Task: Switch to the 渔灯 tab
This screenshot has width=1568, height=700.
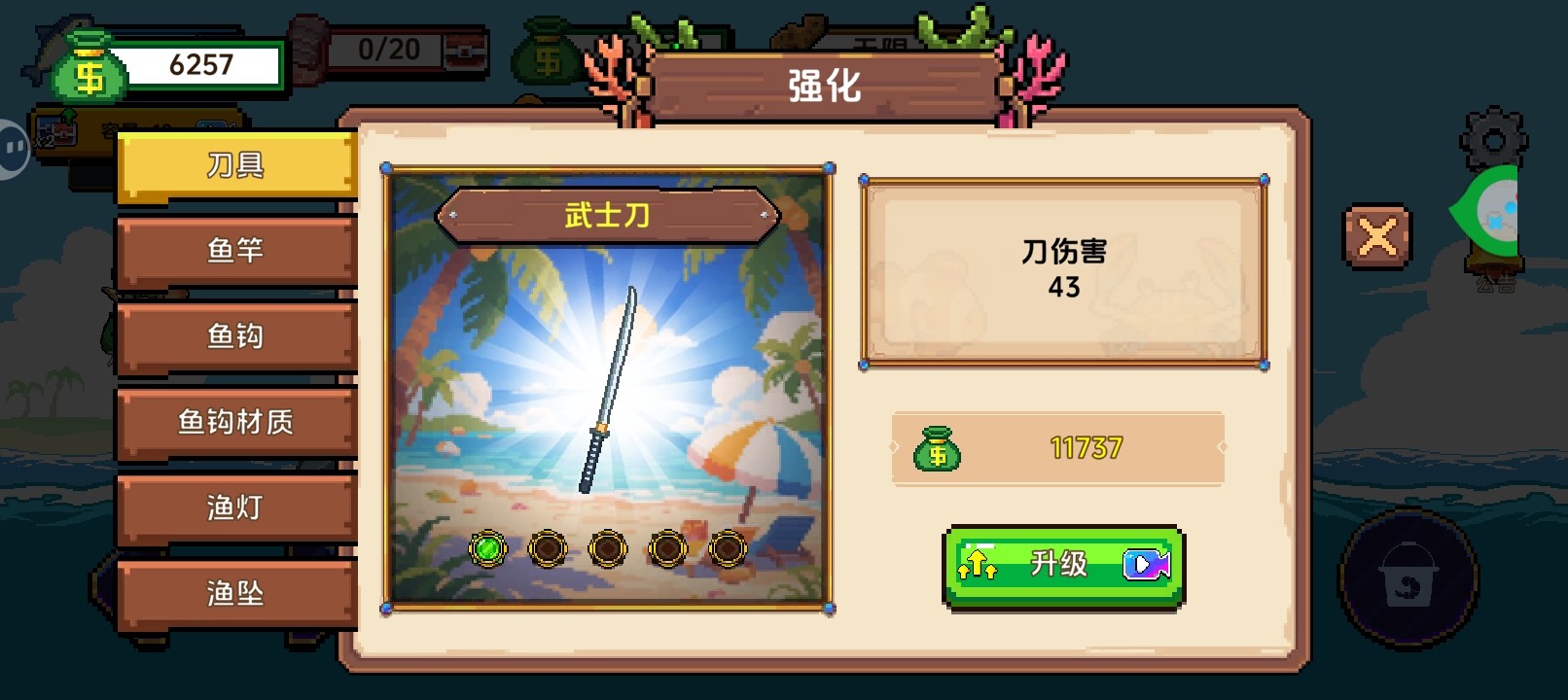Action: tap(236, 507)
